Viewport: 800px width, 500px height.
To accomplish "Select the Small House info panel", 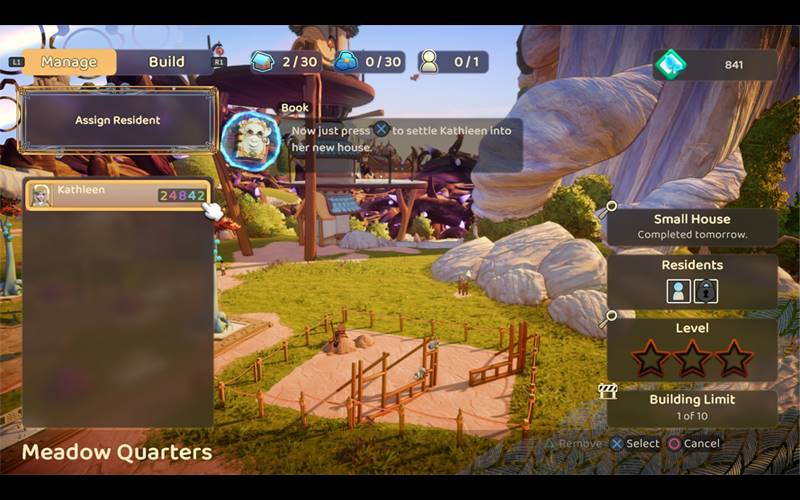I will point(692,226).
